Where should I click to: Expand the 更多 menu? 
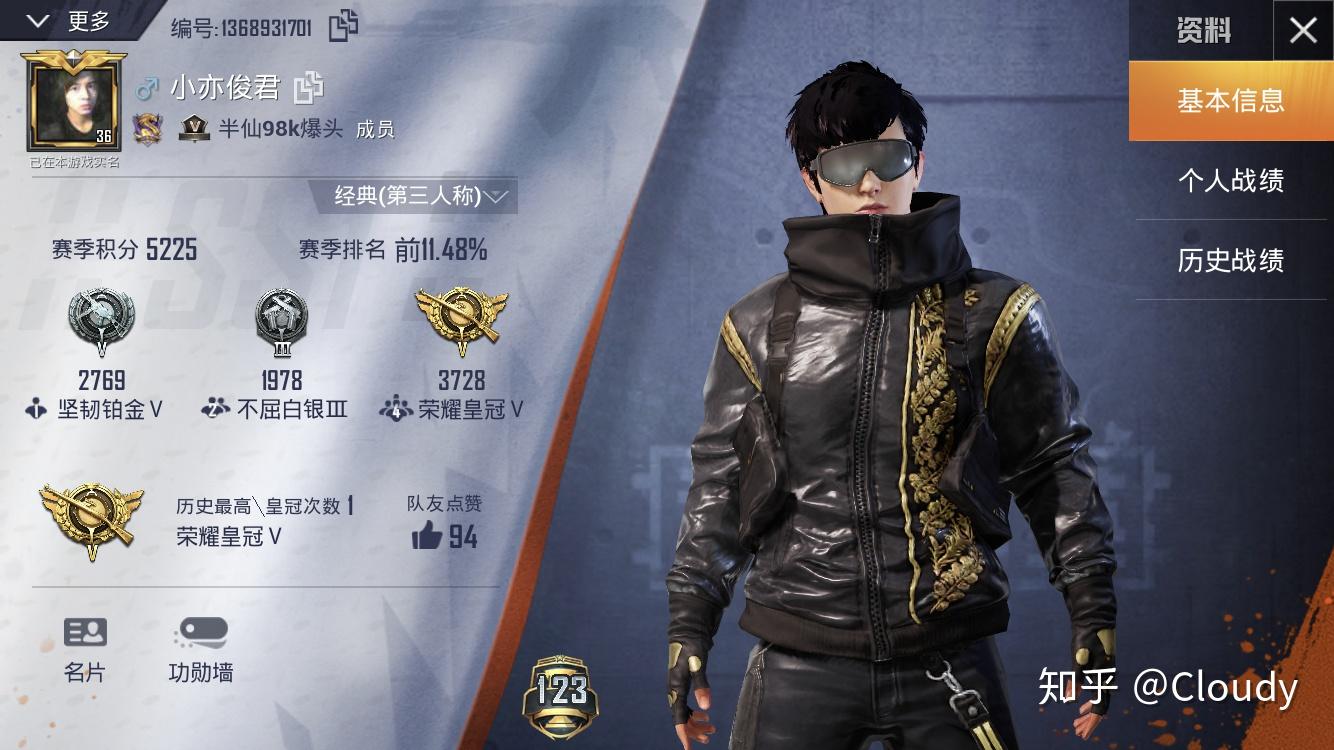coord(70,21)
